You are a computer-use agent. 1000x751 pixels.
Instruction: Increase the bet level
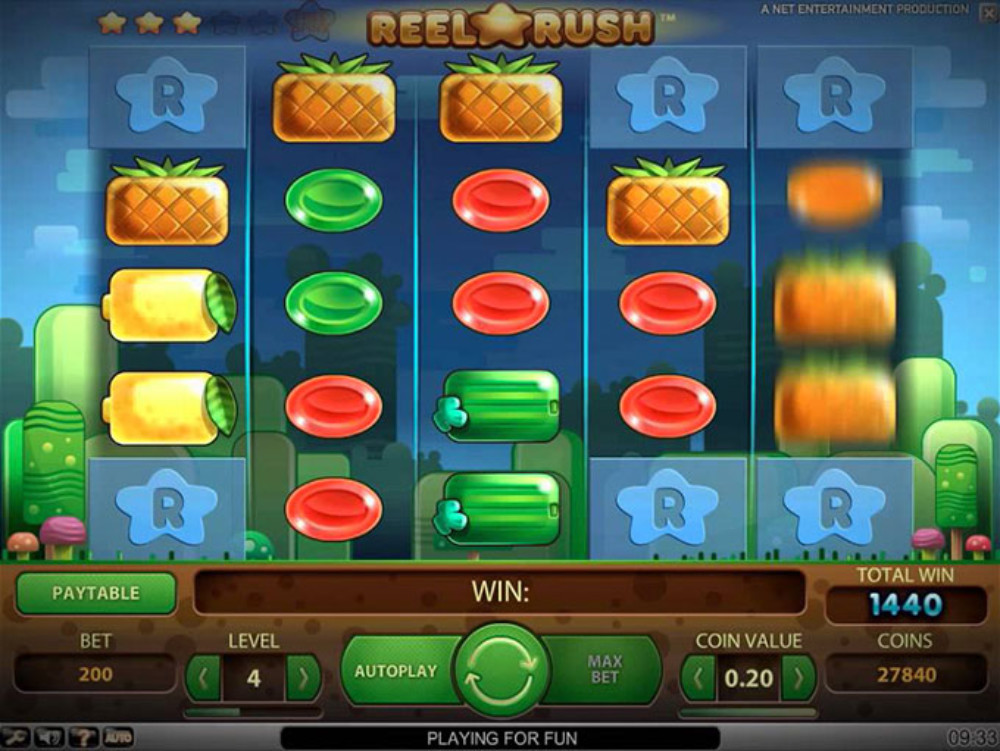[x=303, y=679]
